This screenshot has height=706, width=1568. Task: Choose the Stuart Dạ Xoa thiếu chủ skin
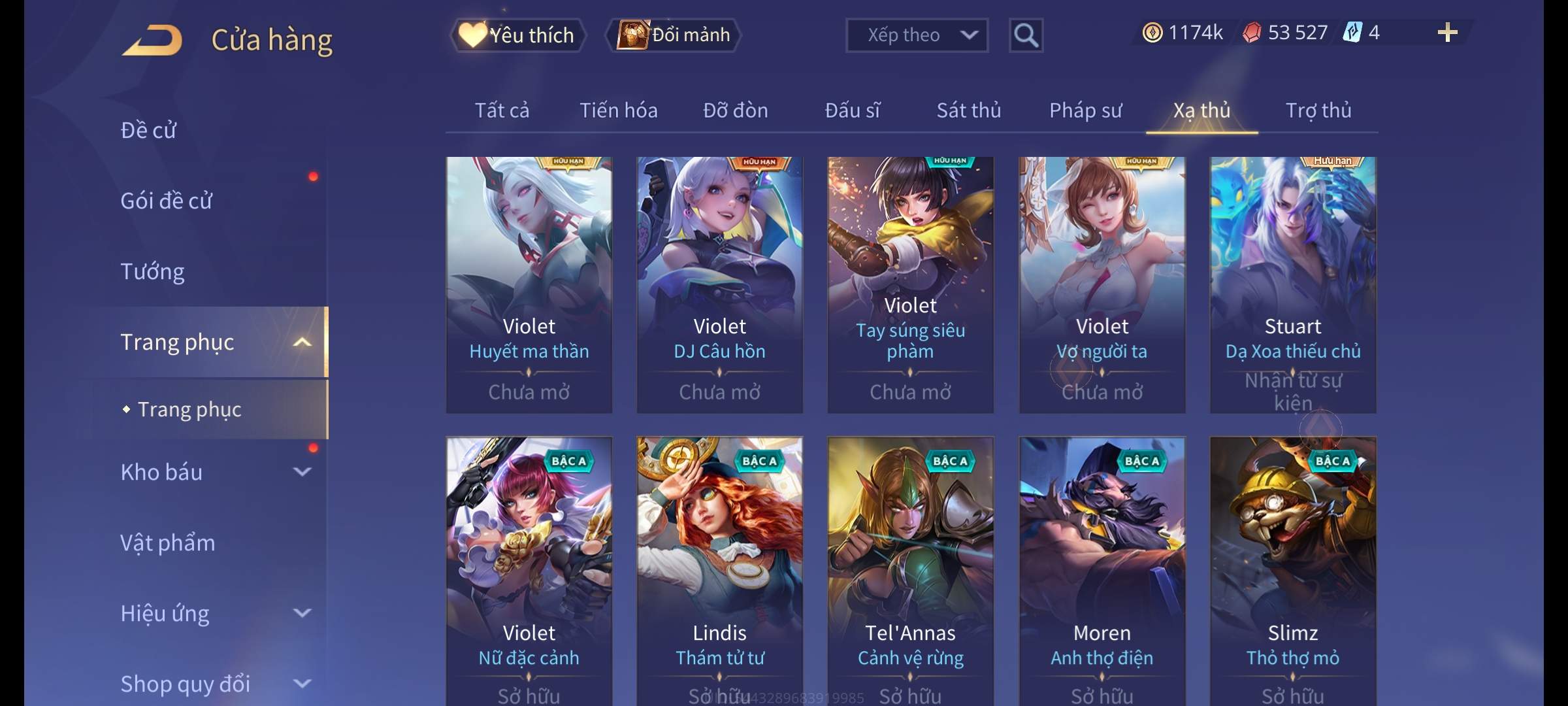click(1292, 284)
